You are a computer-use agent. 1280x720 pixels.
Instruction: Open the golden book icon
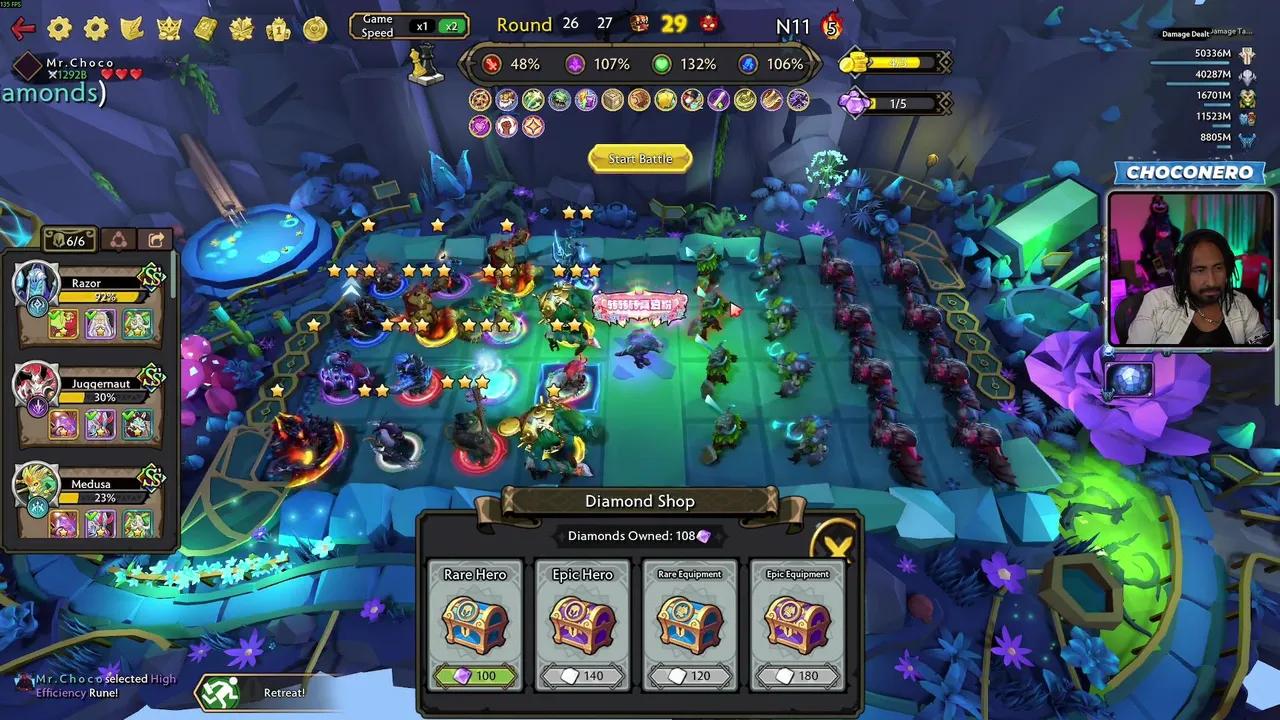tap(205, 29)
